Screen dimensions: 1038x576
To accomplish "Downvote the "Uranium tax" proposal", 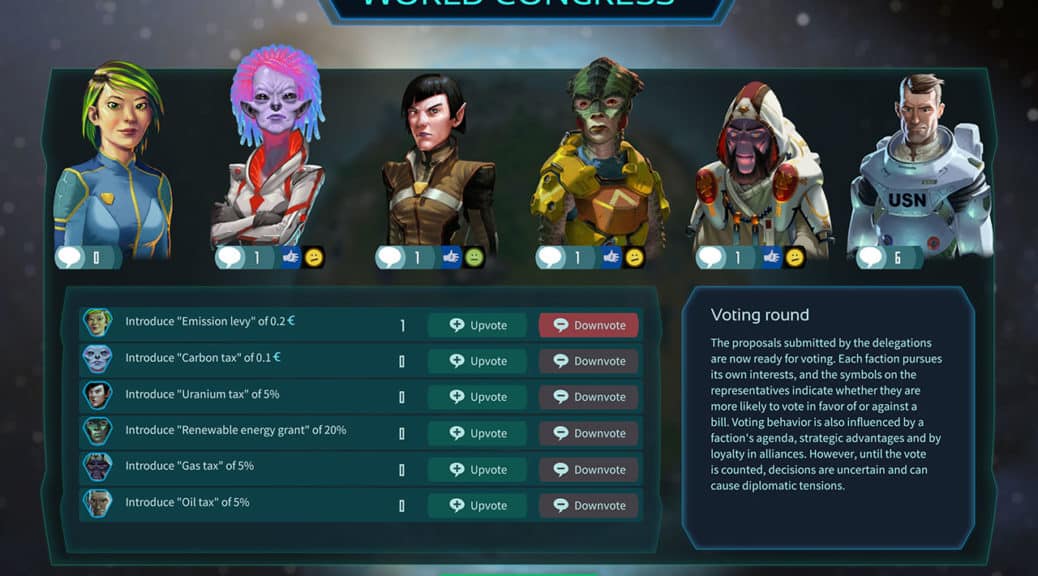I will (588, 397).
